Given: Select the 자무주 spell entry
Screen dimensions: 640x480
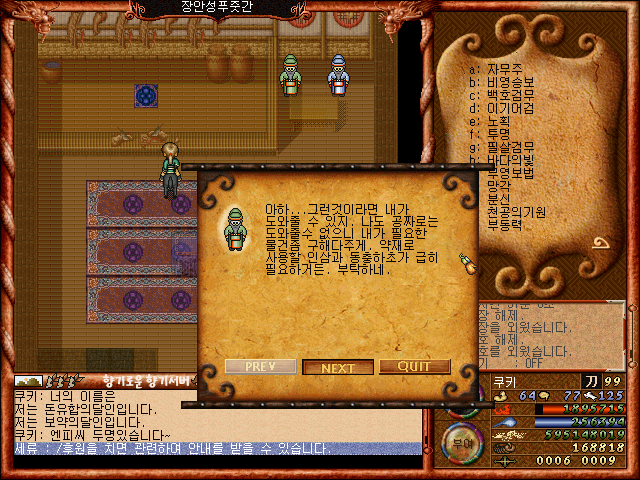Looking at the screenshot, I should click(506, 68).
